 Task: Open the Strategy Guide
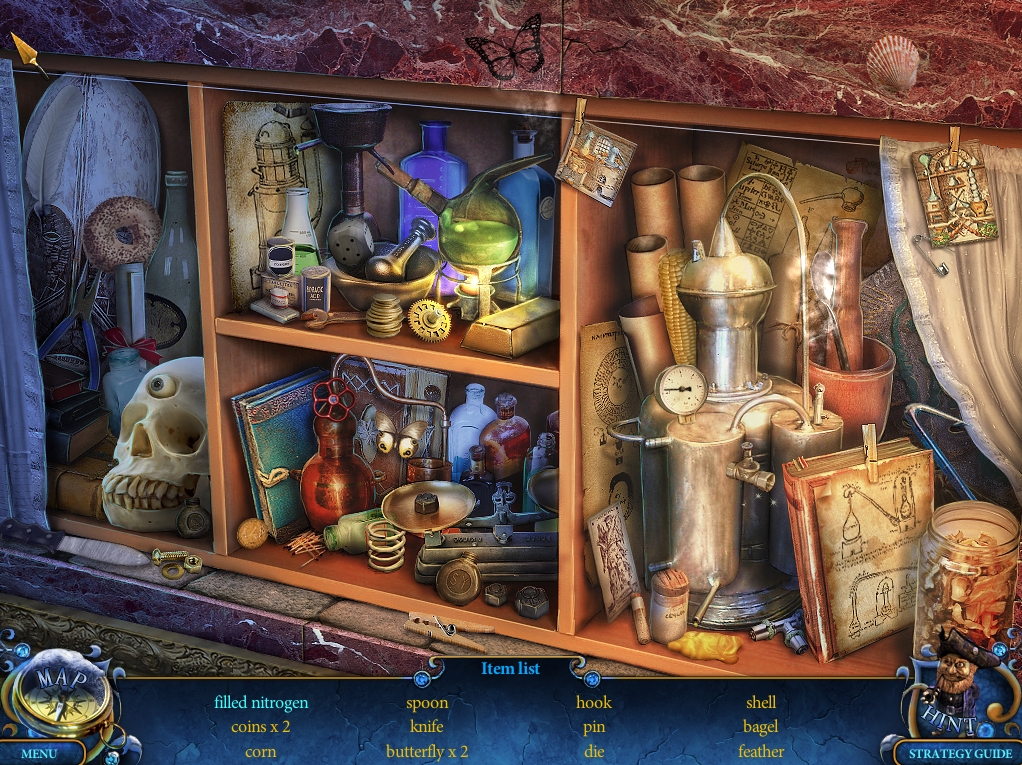[x=953, y=753]
